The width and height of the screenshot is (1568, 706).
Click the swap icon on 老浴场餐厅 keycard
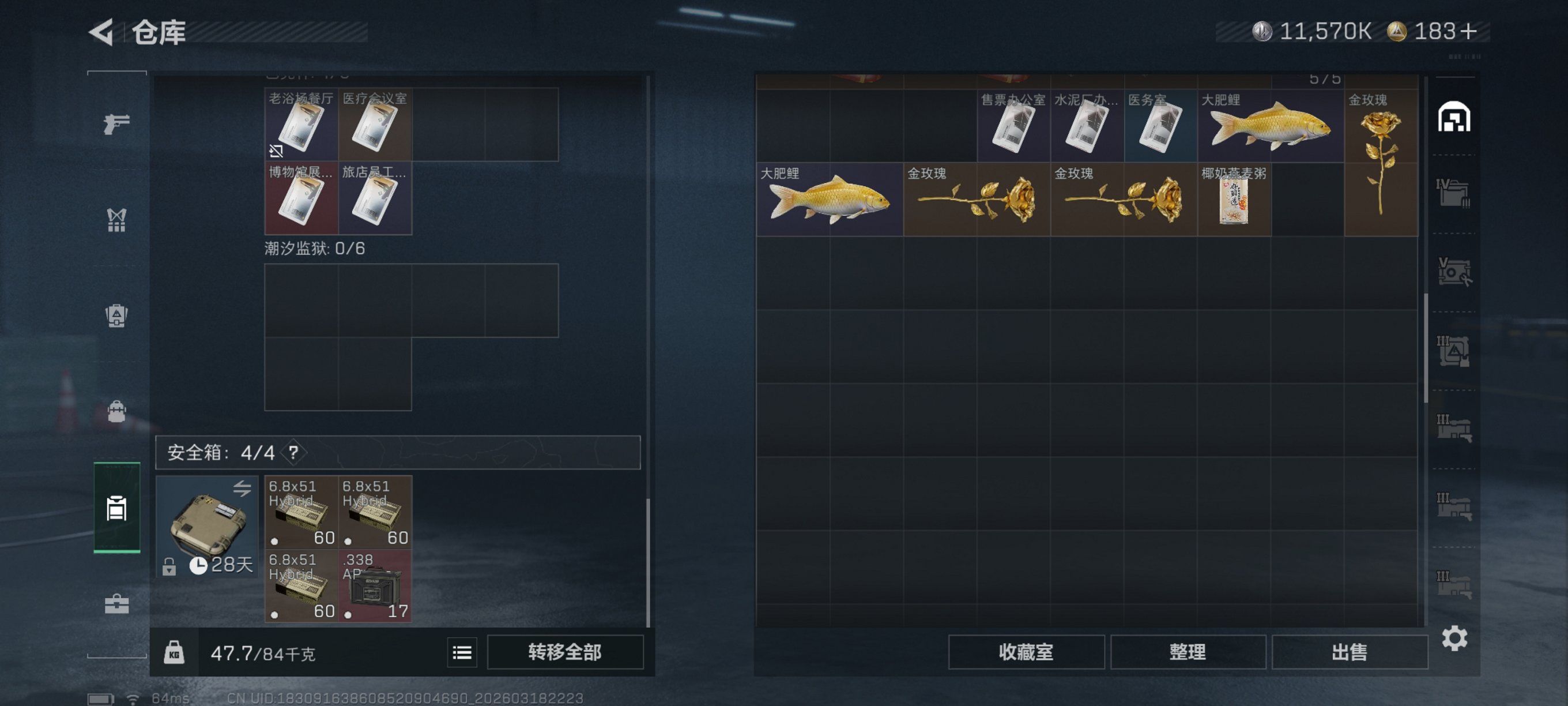pos(277,149)
